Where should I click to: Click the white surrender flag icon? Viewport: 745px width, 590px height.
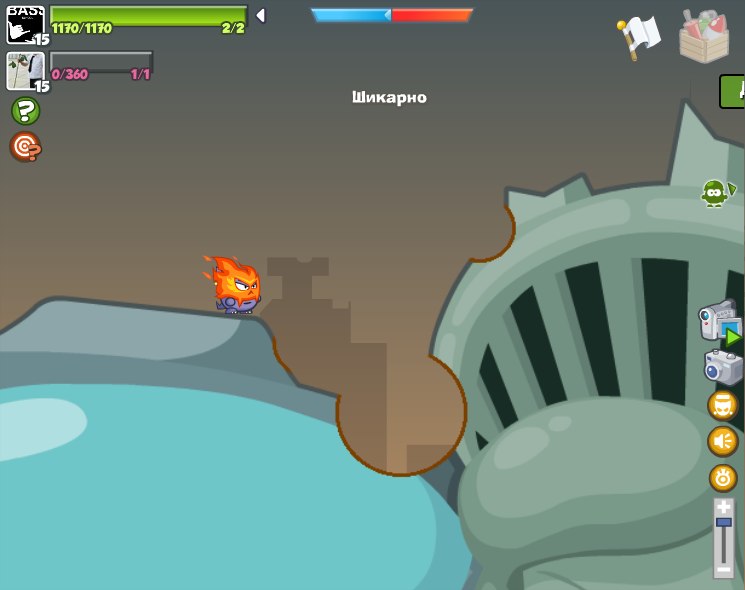coord(638,37)
